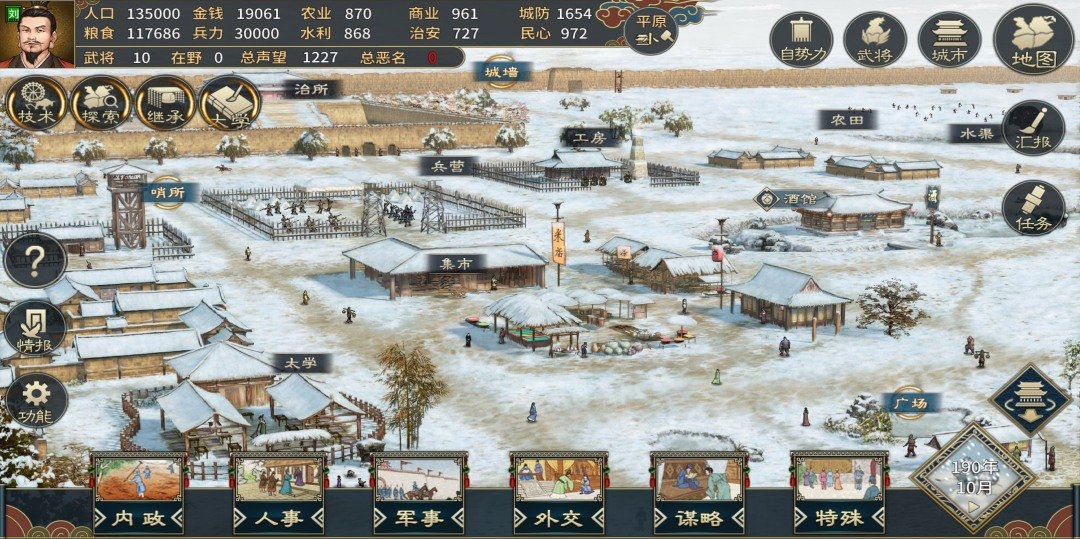The width and height of the screenshot is (1080, 539).
Task: Open the 技术 technology panel
Action: (x=36, y=103)
